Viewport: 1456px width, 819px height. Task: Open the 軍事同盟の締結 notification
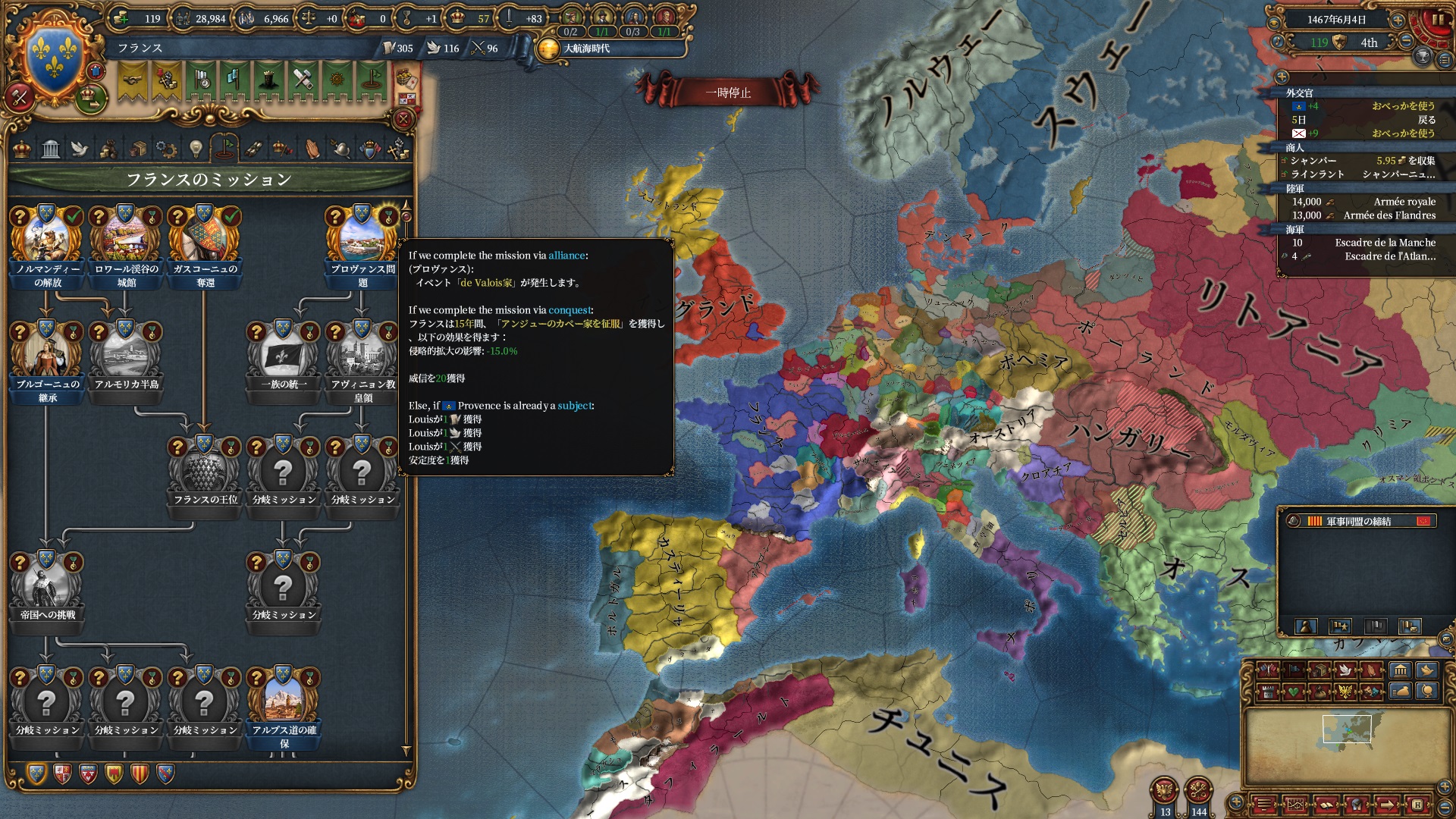click(x=1357, y=521)
